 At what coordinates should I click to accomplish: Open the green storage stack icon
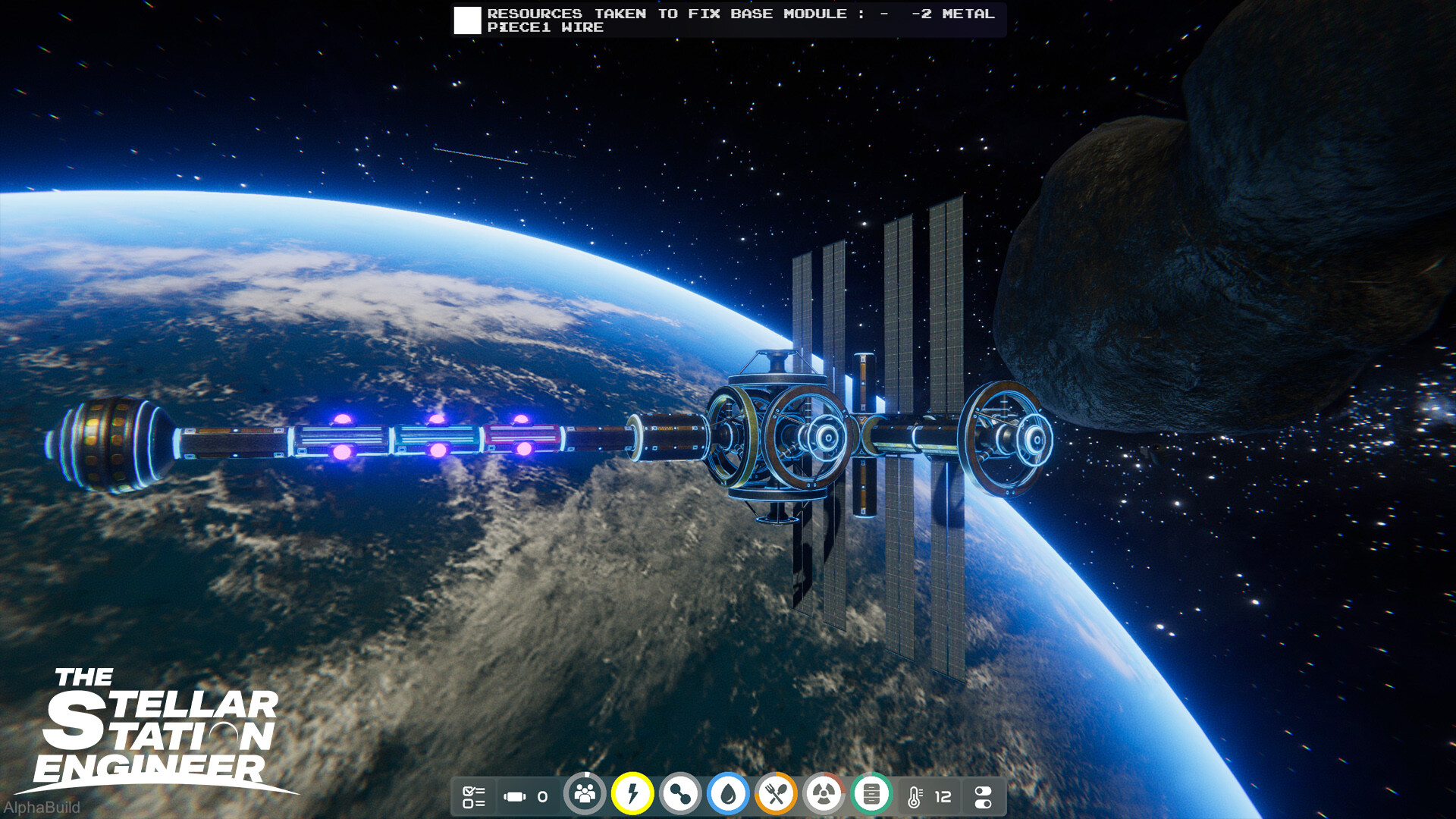(872, 795)
